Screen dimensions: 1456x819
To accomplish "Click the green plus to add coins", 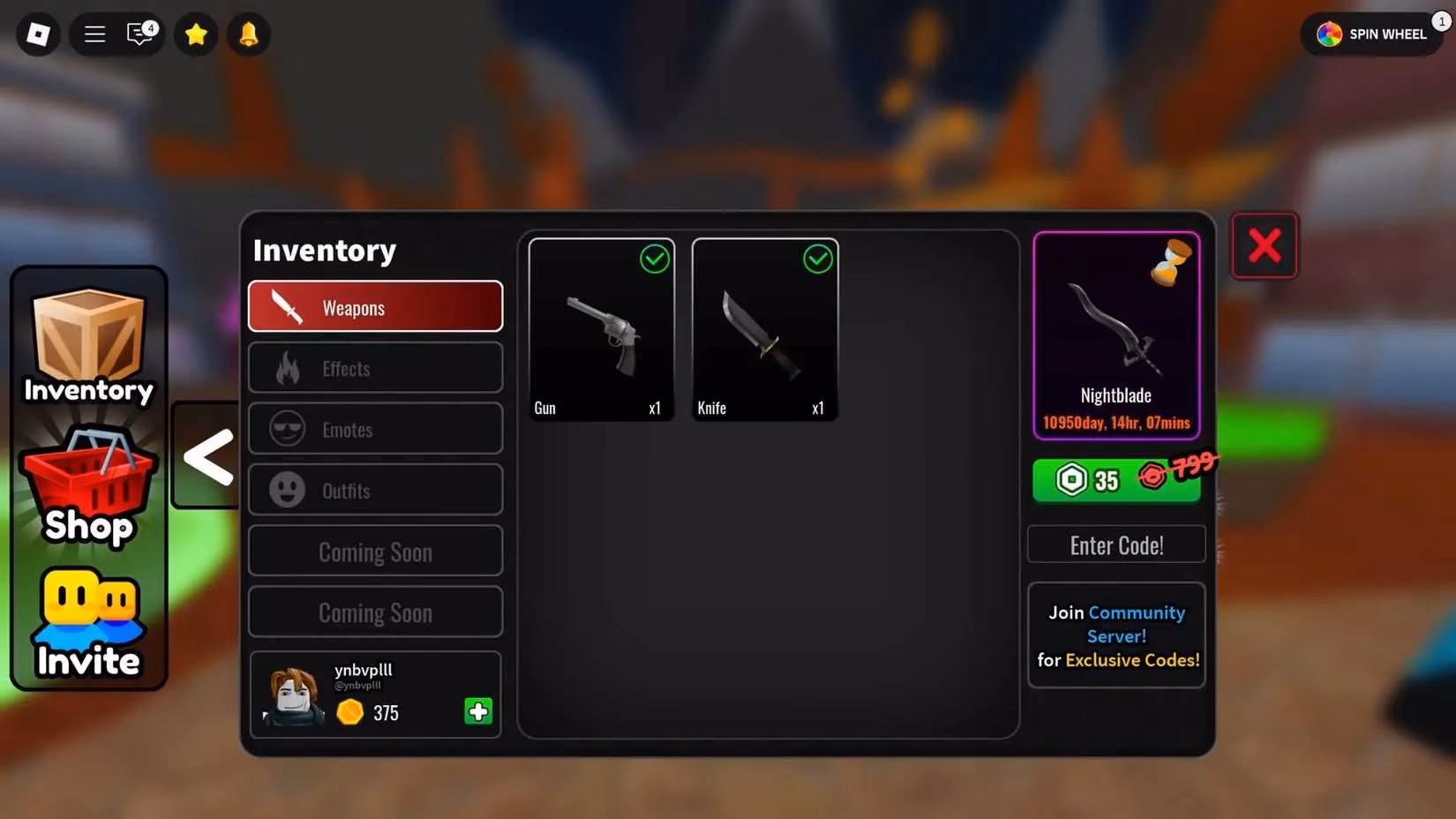I will pos(477,711).
